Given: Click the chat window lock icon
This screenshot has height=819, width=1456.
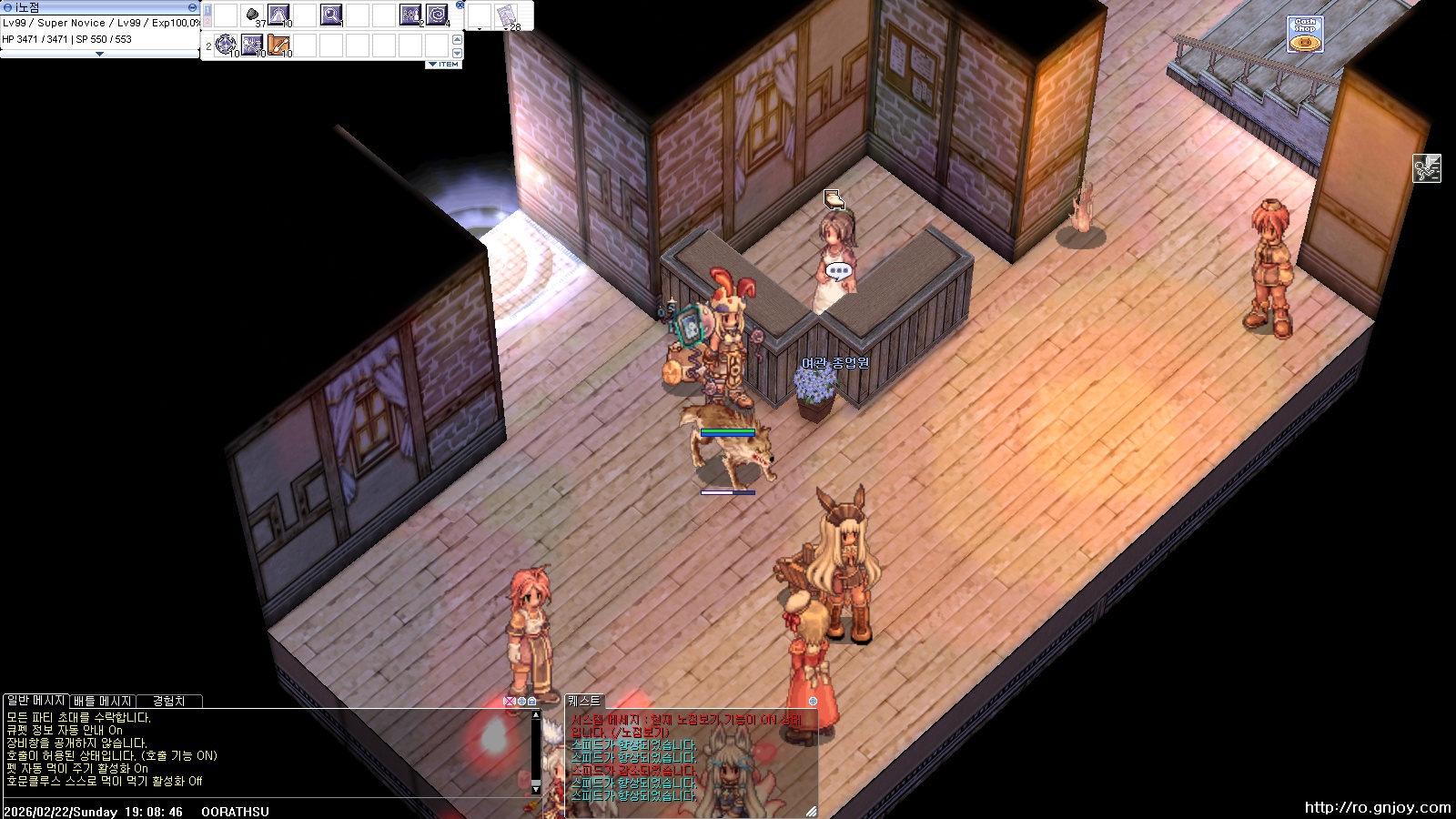Looking at the screenshot, I should pyautogui.click(x=531, y=701).
